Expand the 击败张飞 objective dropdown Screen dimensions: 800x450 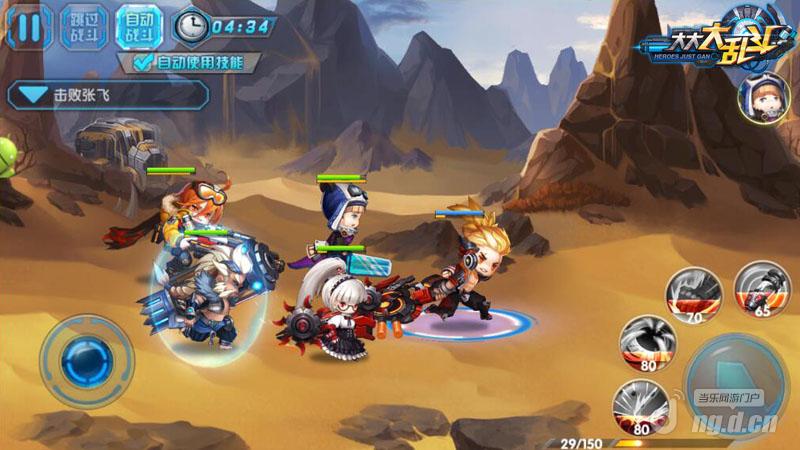coord(36,96)
